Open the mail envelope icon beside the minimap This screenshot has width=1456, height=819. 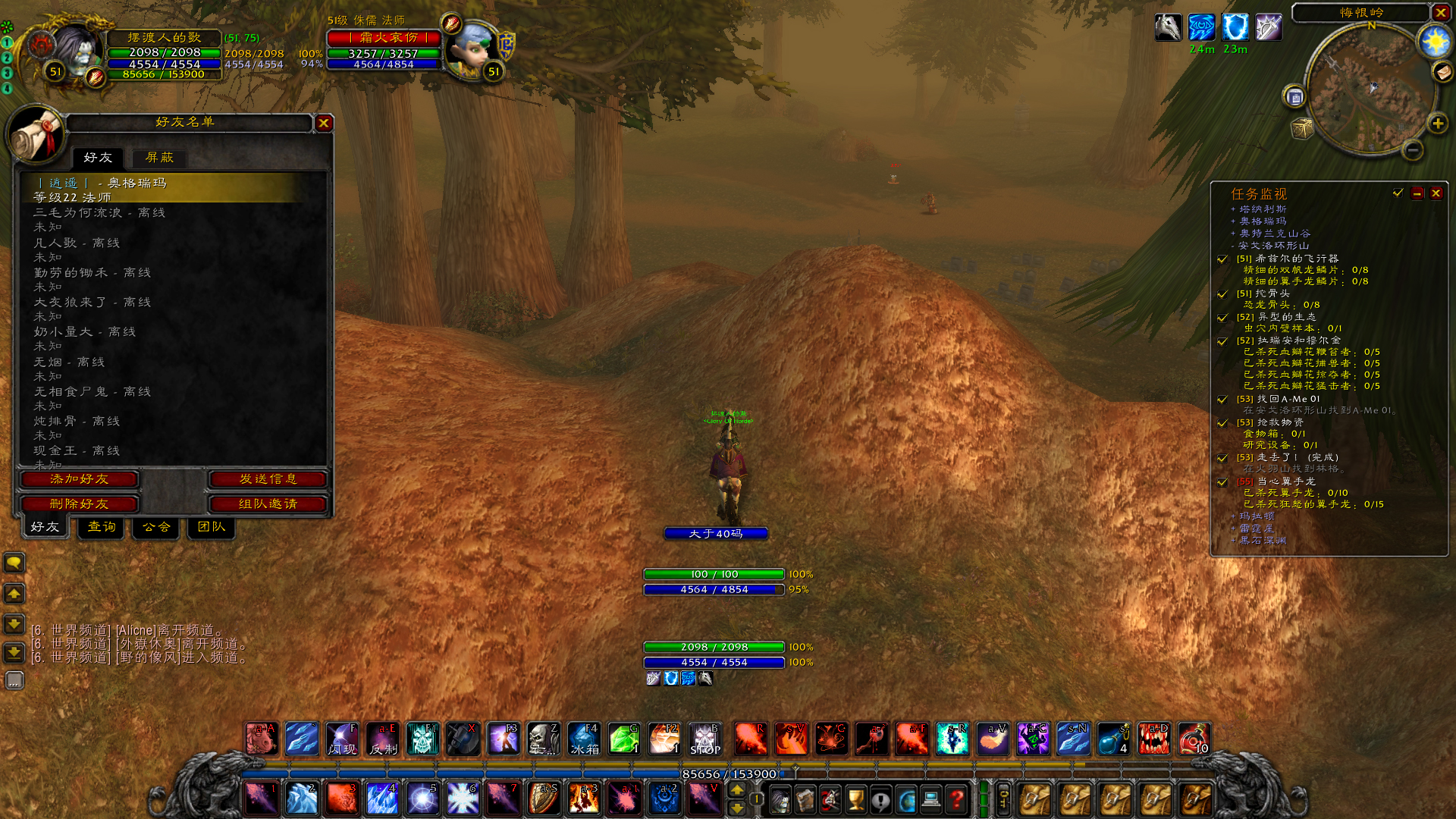click(1444, 73)
